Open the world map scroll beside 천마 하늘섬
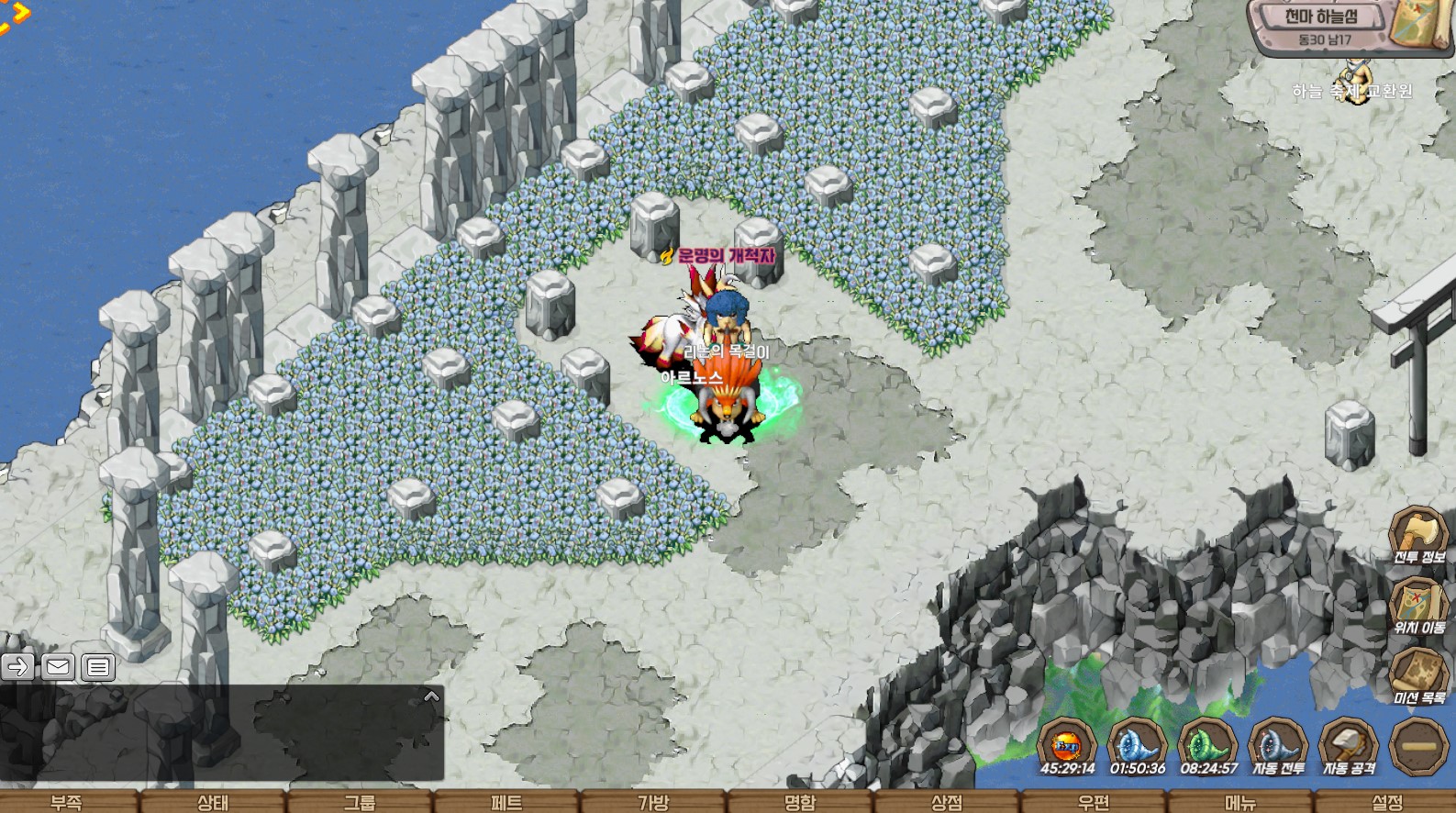Image resolution: width=1456 pixels, height=813 pixels. [1418, 28]
